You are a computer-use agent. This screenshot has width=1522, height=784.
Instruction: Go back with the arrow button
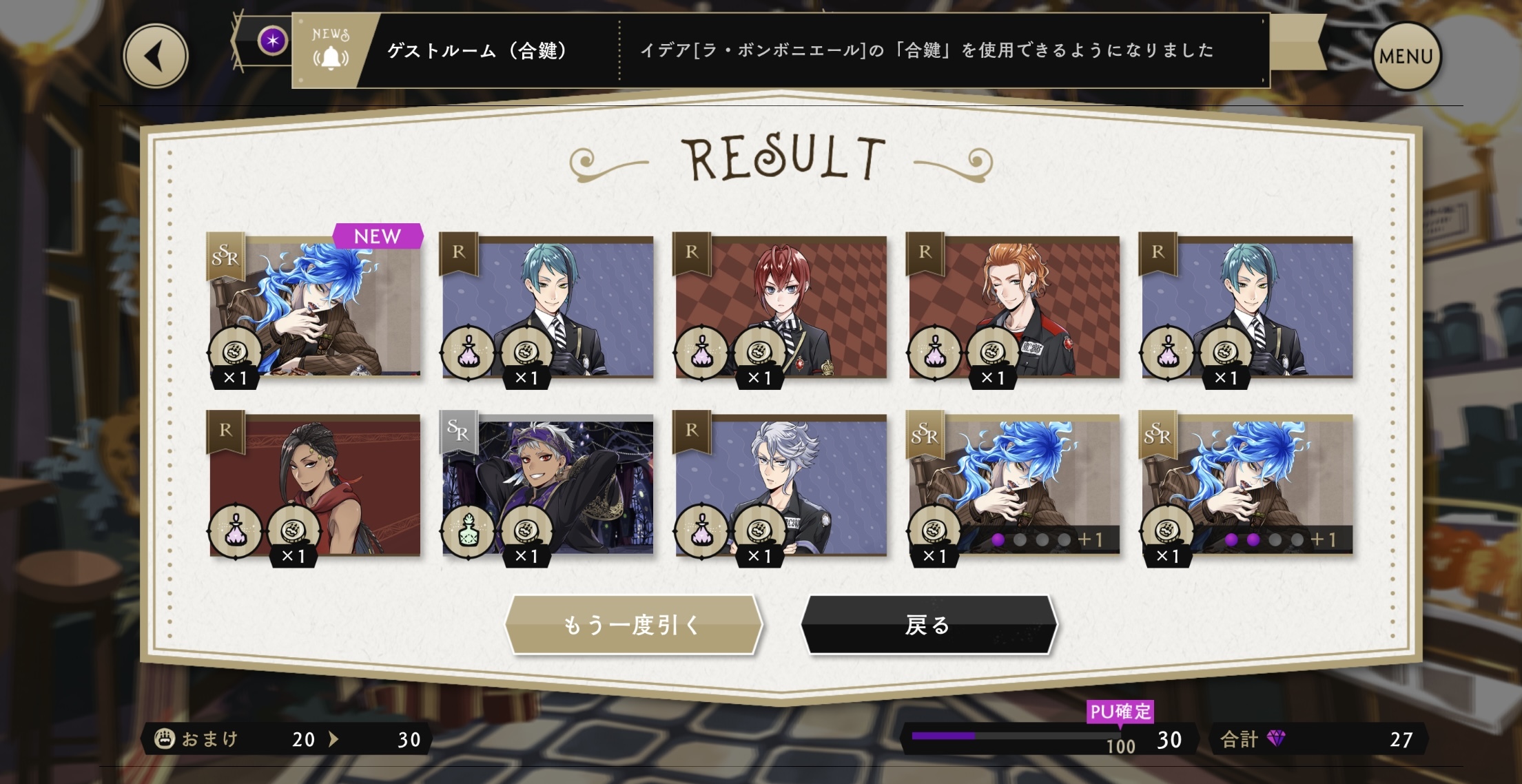[x=155, y=56]
